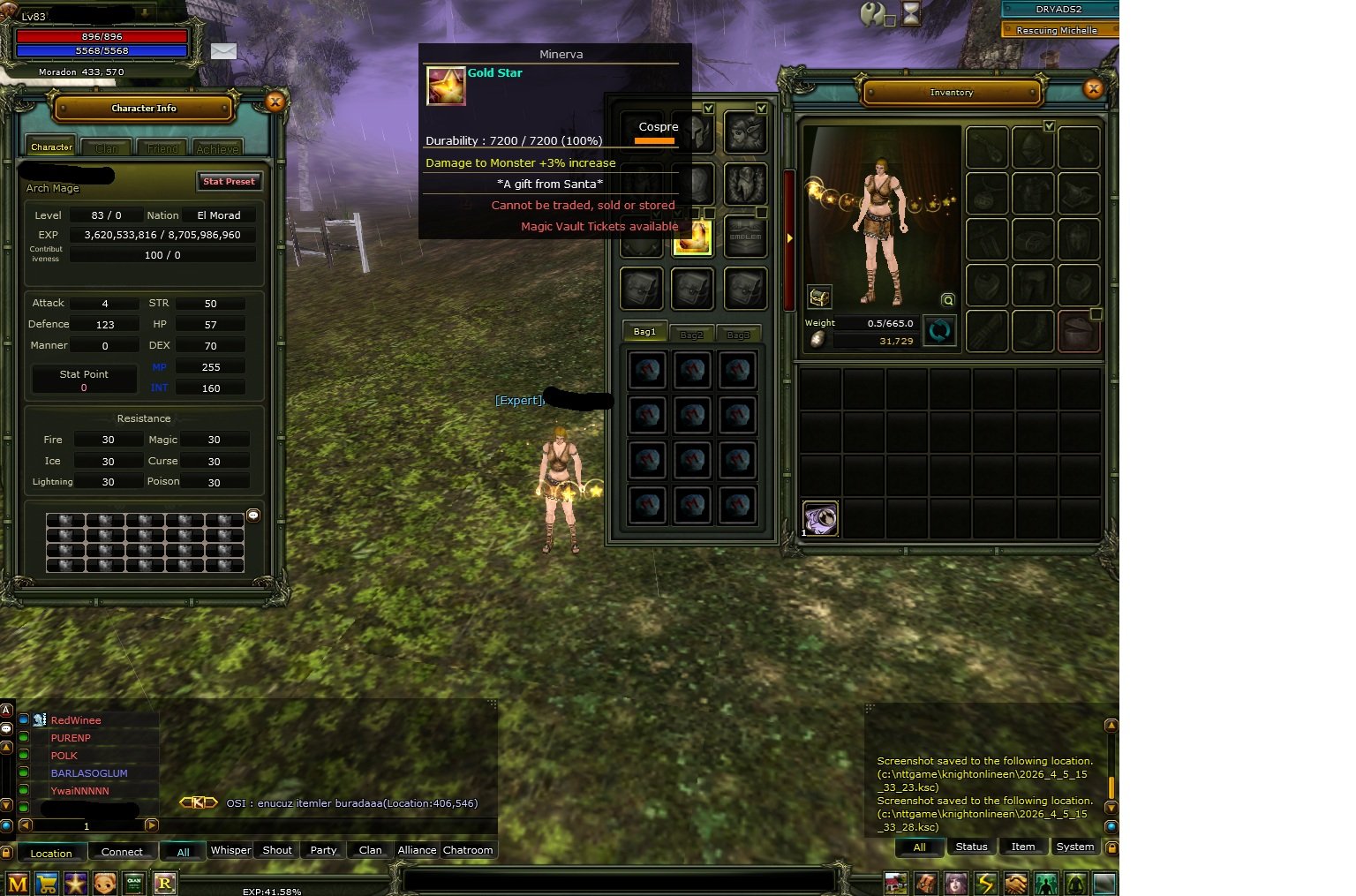Expand the Cospre panel with the orange side arrow
Screen dimensions: 1356x896
click(x=788, y=237)
